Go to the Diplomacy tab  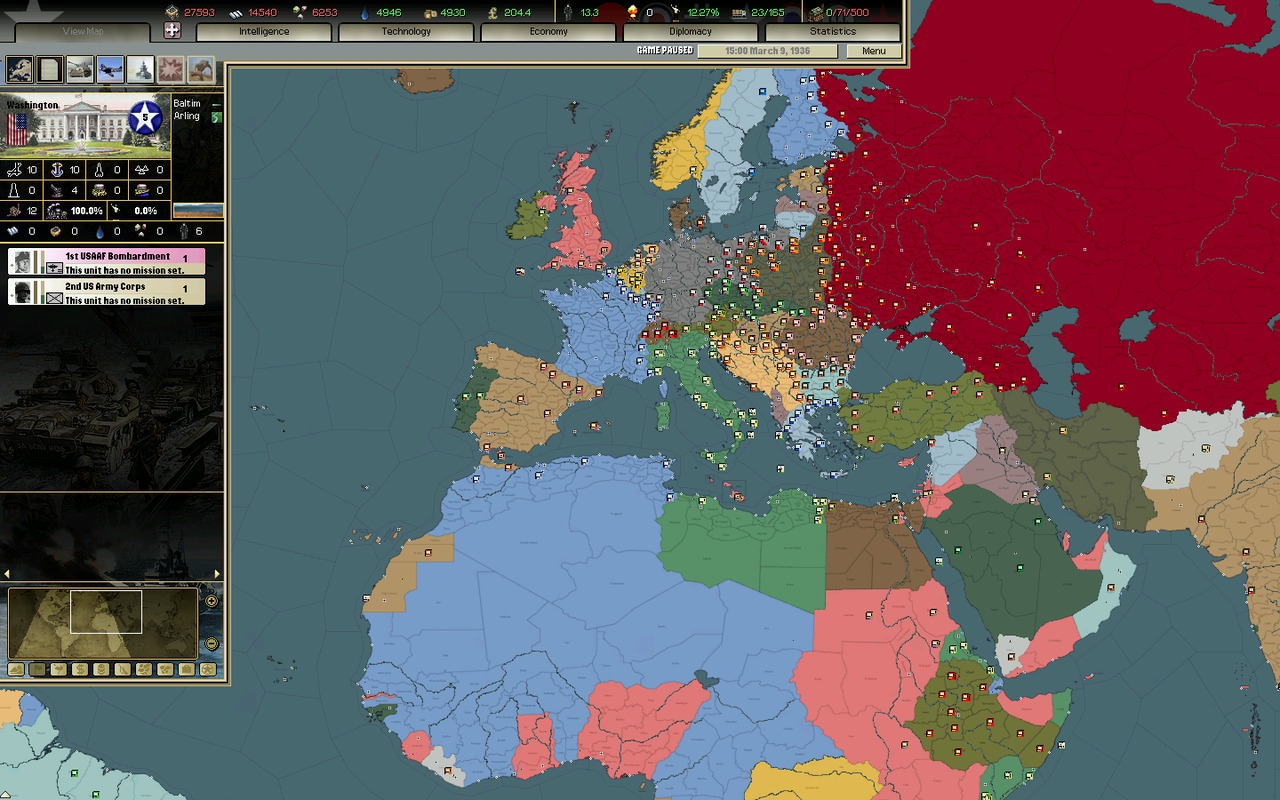pos(690,32)
